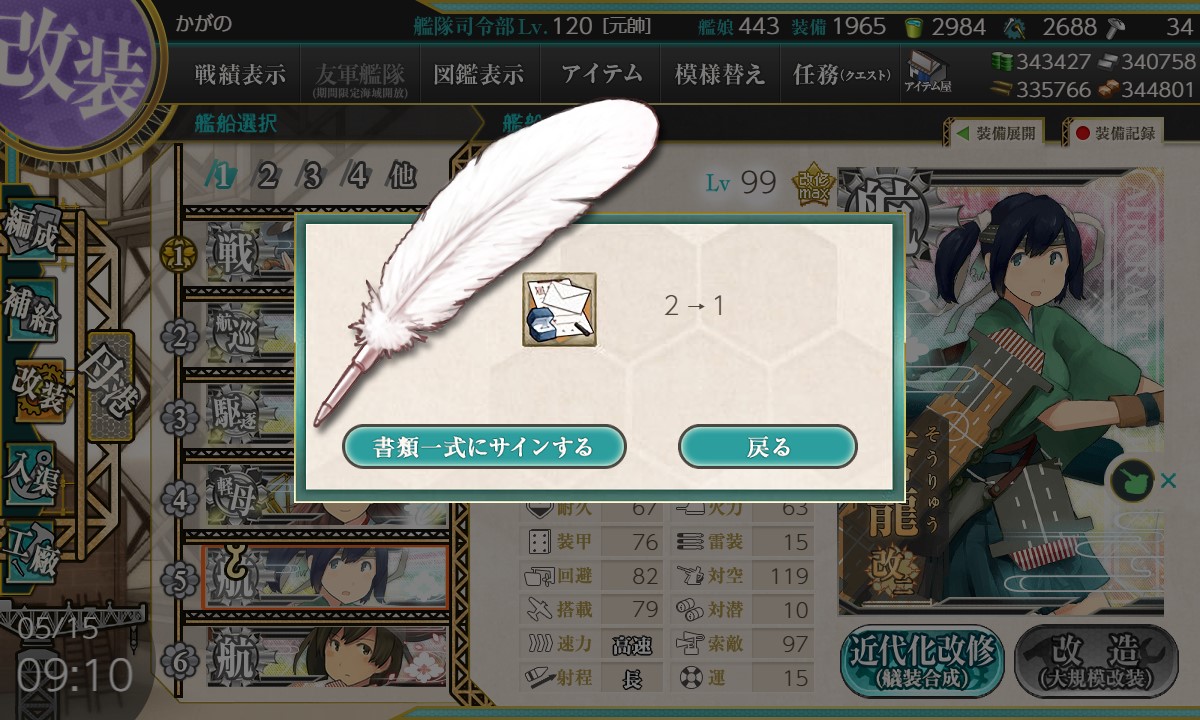Select the 他 other ships tab
The width and height of the screenshot is (1200, 720).
click(x=401, y=176)
